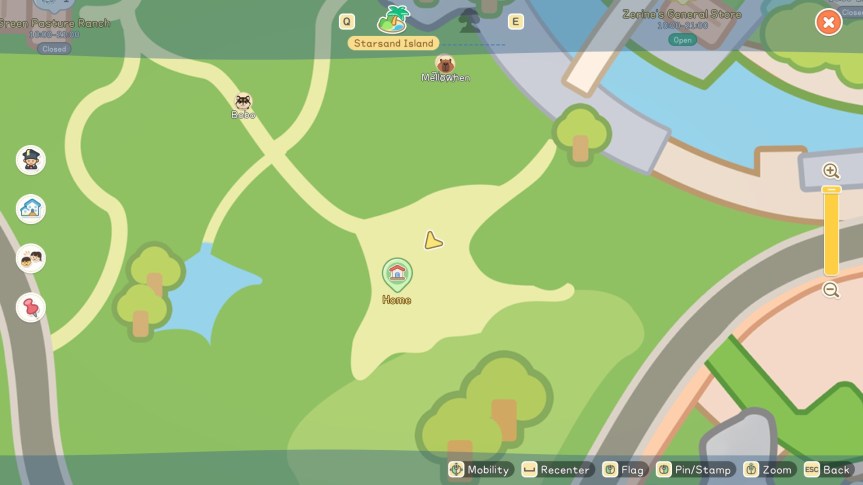Switch to the dark tree silhouette map tab
863x485 pixels.
click(x=469, y=19)
